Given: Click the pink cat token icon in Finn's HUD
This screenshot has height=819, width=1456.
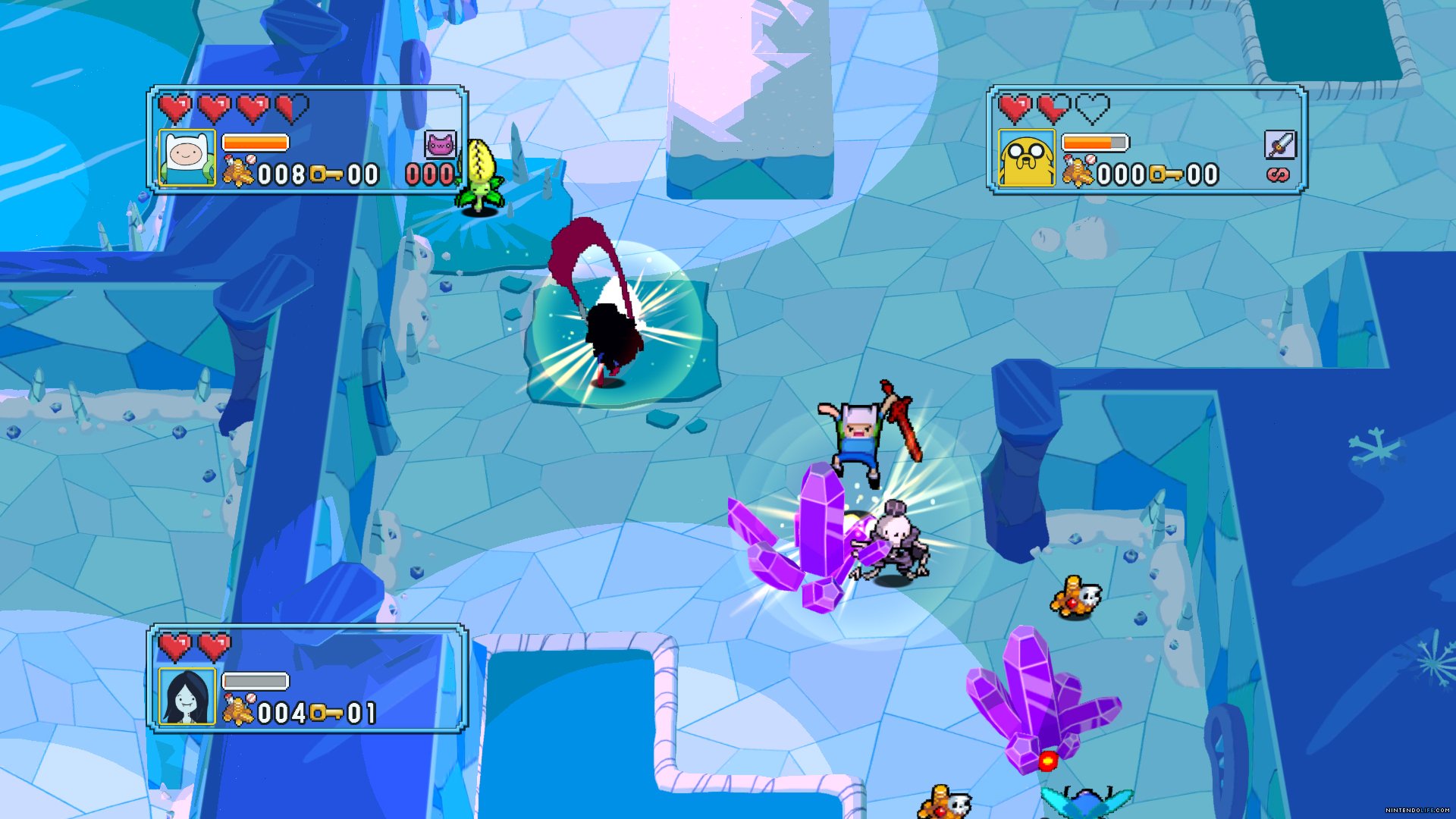Looking at the screenshot, I should (x=441, y=145).
